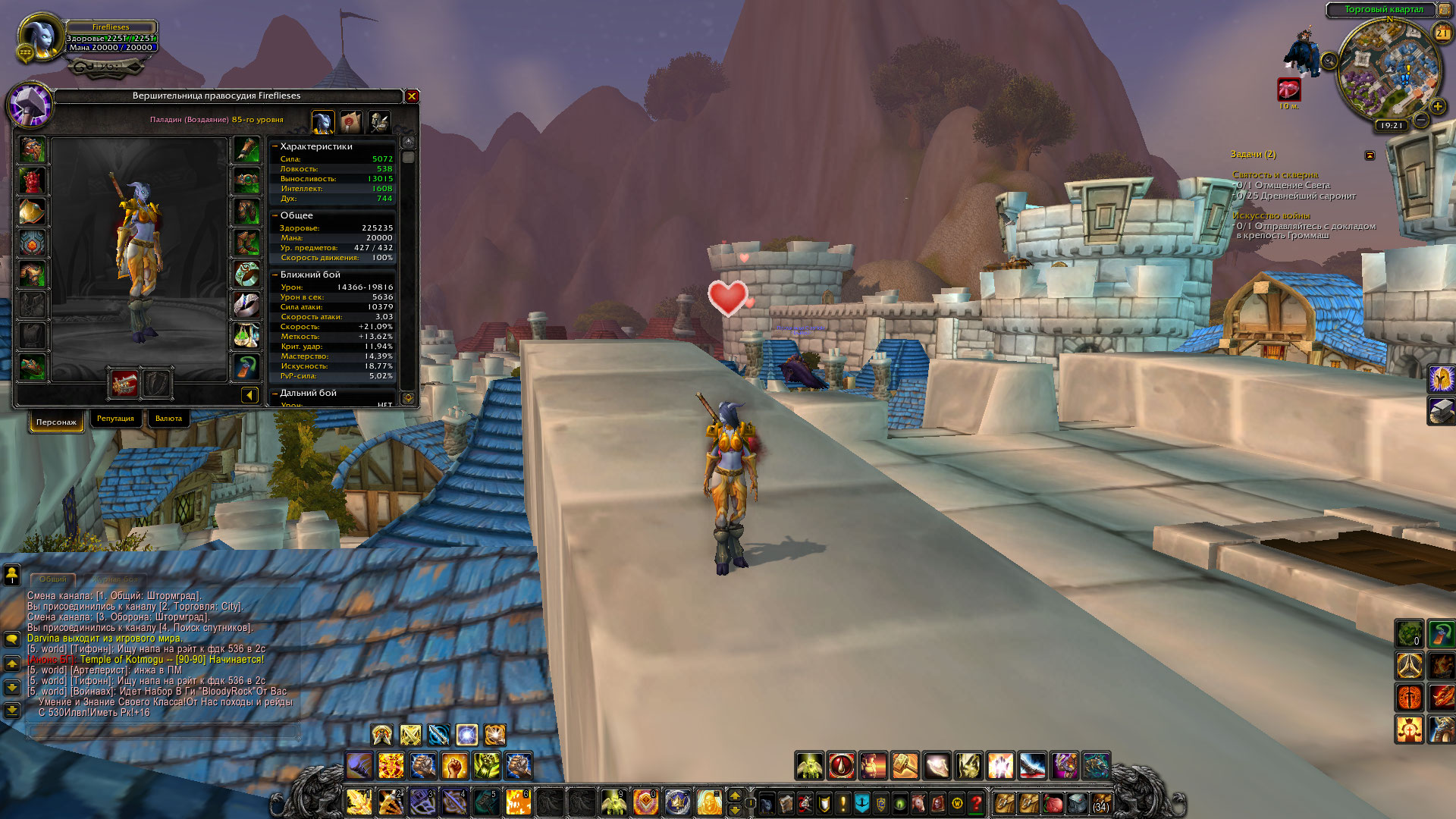Collapse the Характеристики stats section
1456x819 pixels.
coord(275,146)
